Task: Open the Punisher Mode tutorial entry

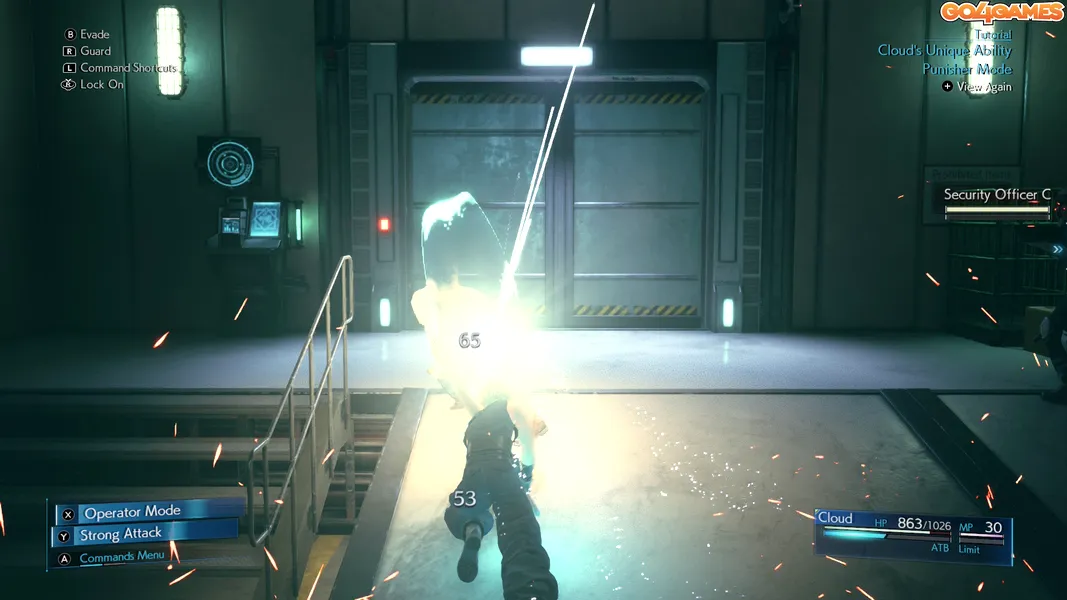Action: coord(967,69)
